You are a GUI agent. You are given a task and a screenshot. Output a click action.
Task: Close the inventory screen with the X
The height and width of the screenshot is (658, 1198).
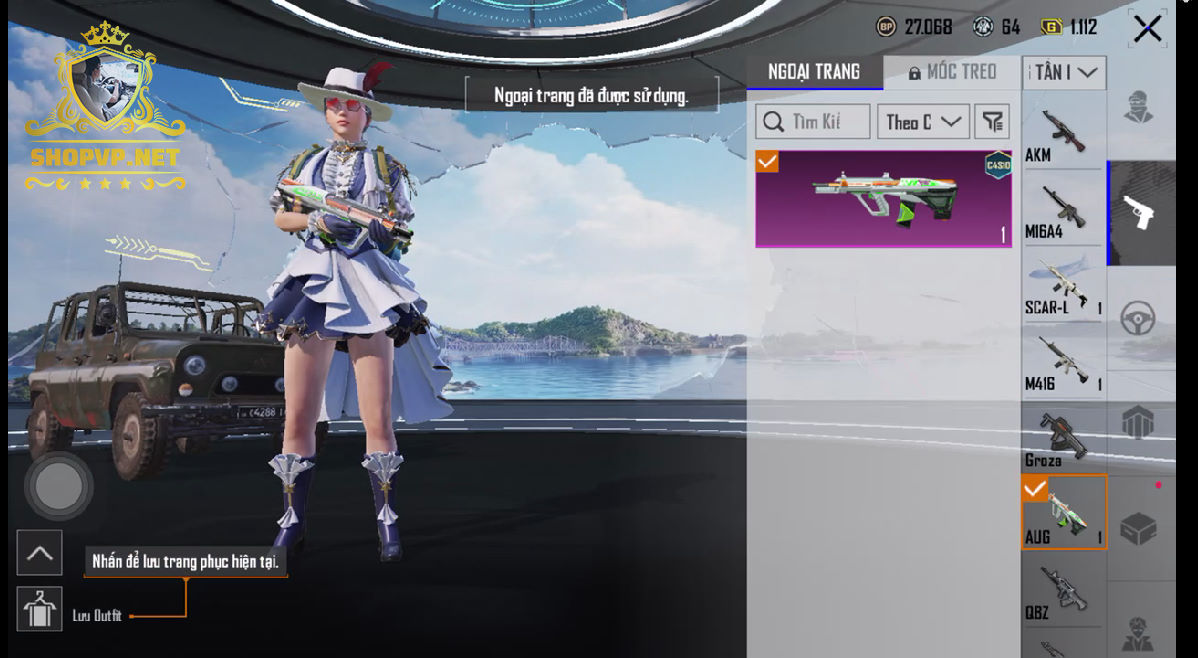1147,29
